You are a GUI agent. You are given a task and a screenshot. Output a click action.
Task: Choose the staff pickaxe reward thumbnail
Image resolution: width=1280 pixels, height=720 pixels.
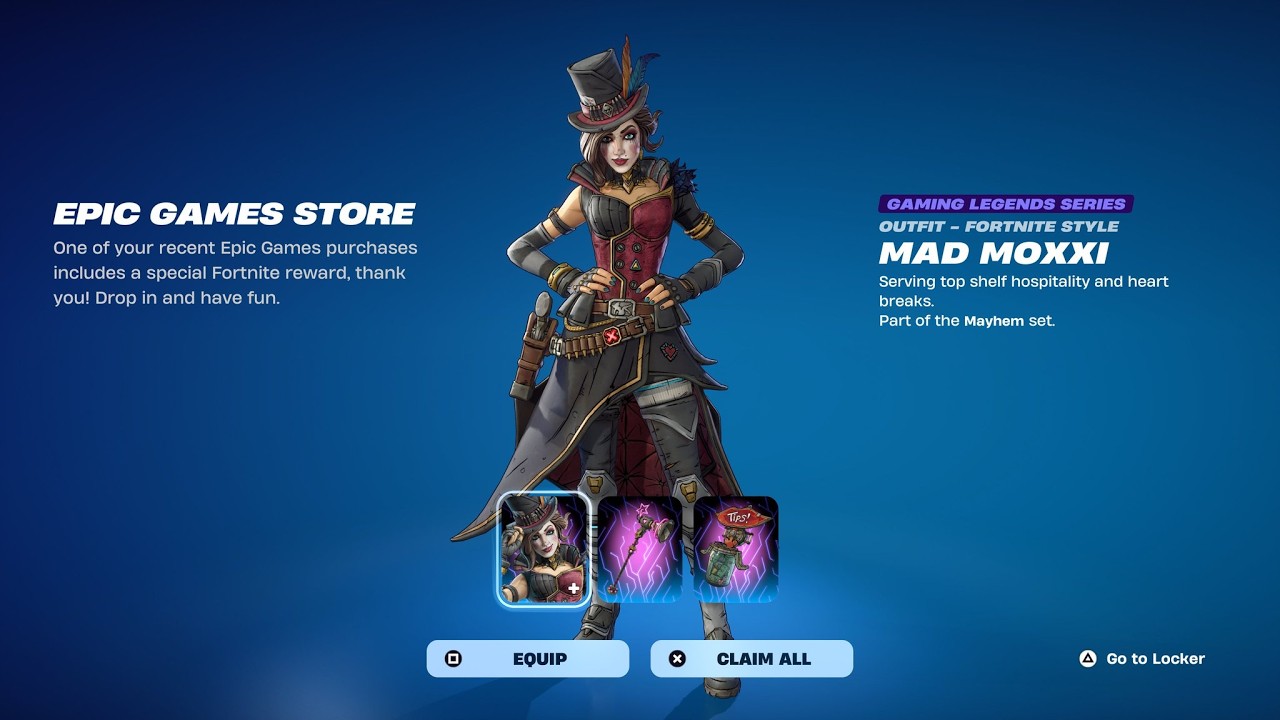[640, 550]
